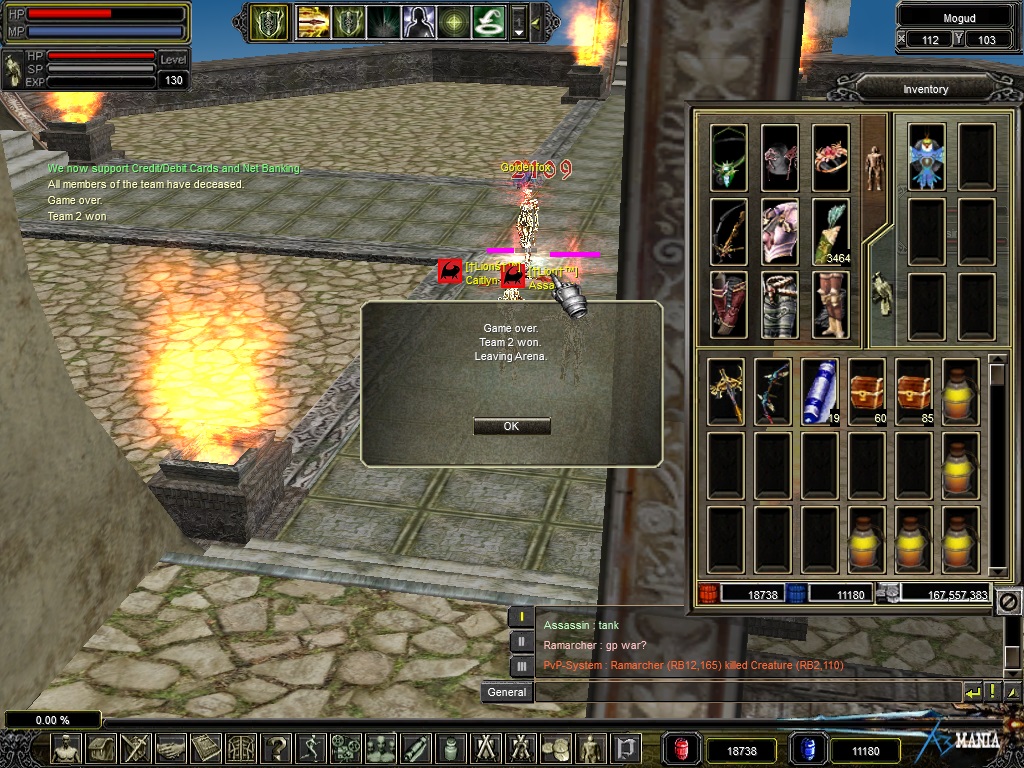Switch to chat tab II
This screenshot has width=1024, height=768.
tap(521, 642)
